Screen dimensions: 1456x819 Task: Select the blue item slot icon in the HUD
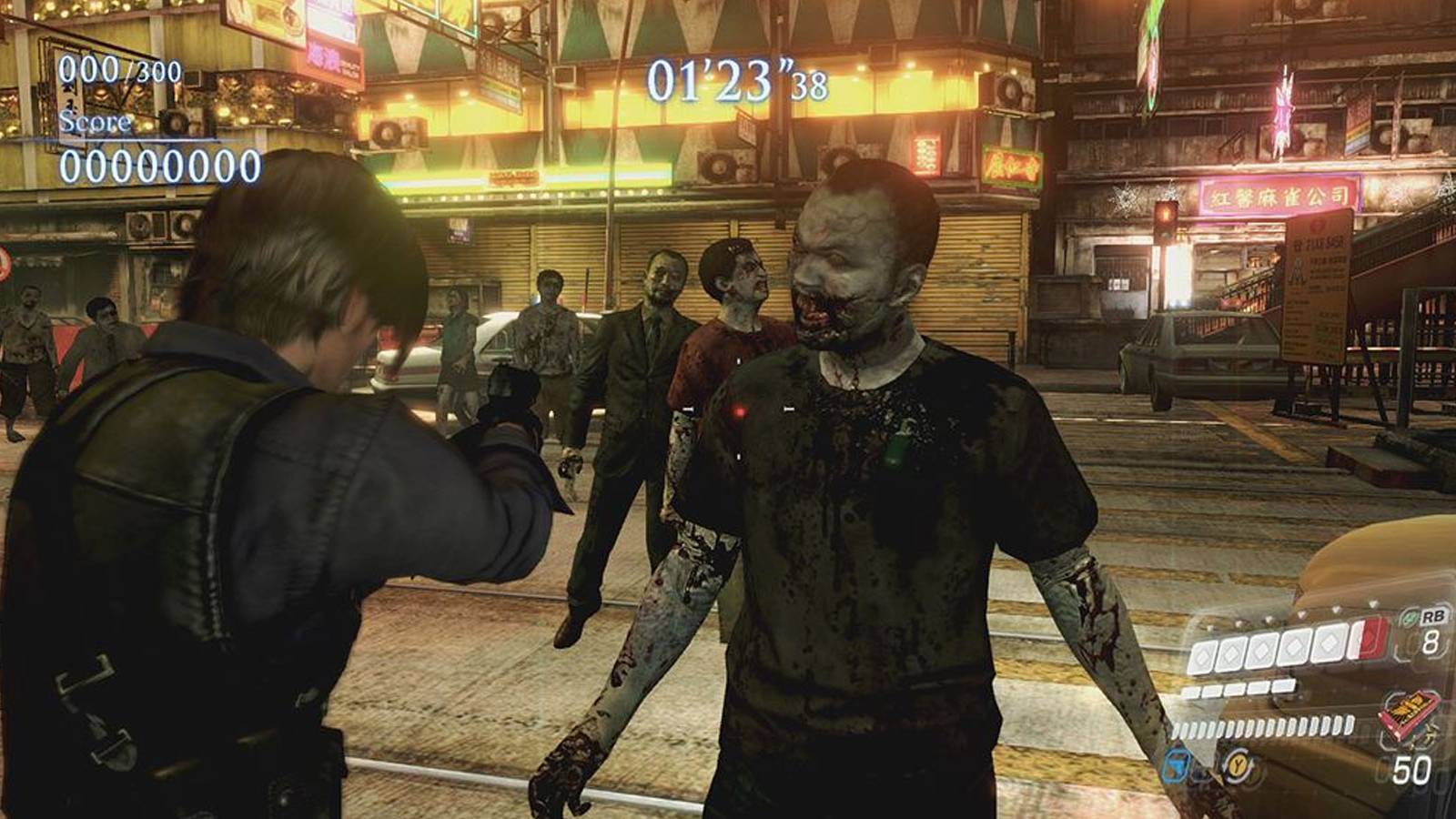point(1174,767)
